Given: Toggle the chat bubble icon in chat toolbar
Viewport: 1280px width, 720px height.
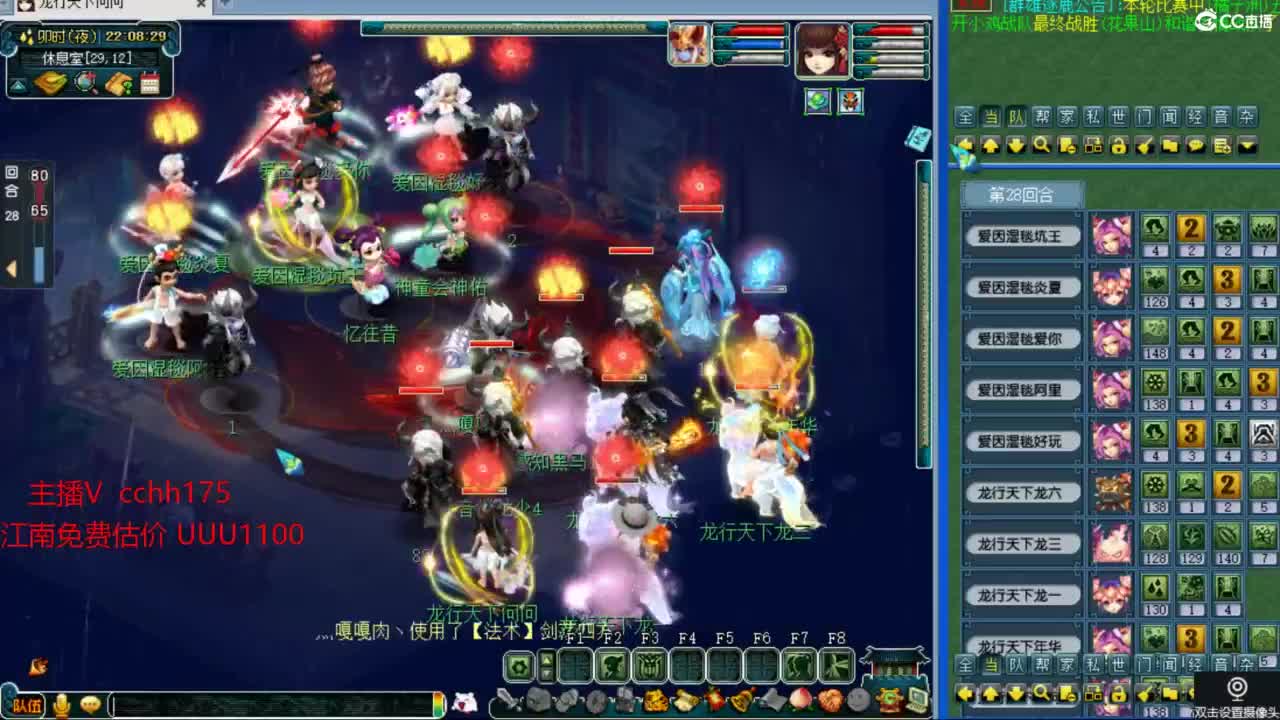Looking at the screenshot, I should click(x=1196, y=147).
